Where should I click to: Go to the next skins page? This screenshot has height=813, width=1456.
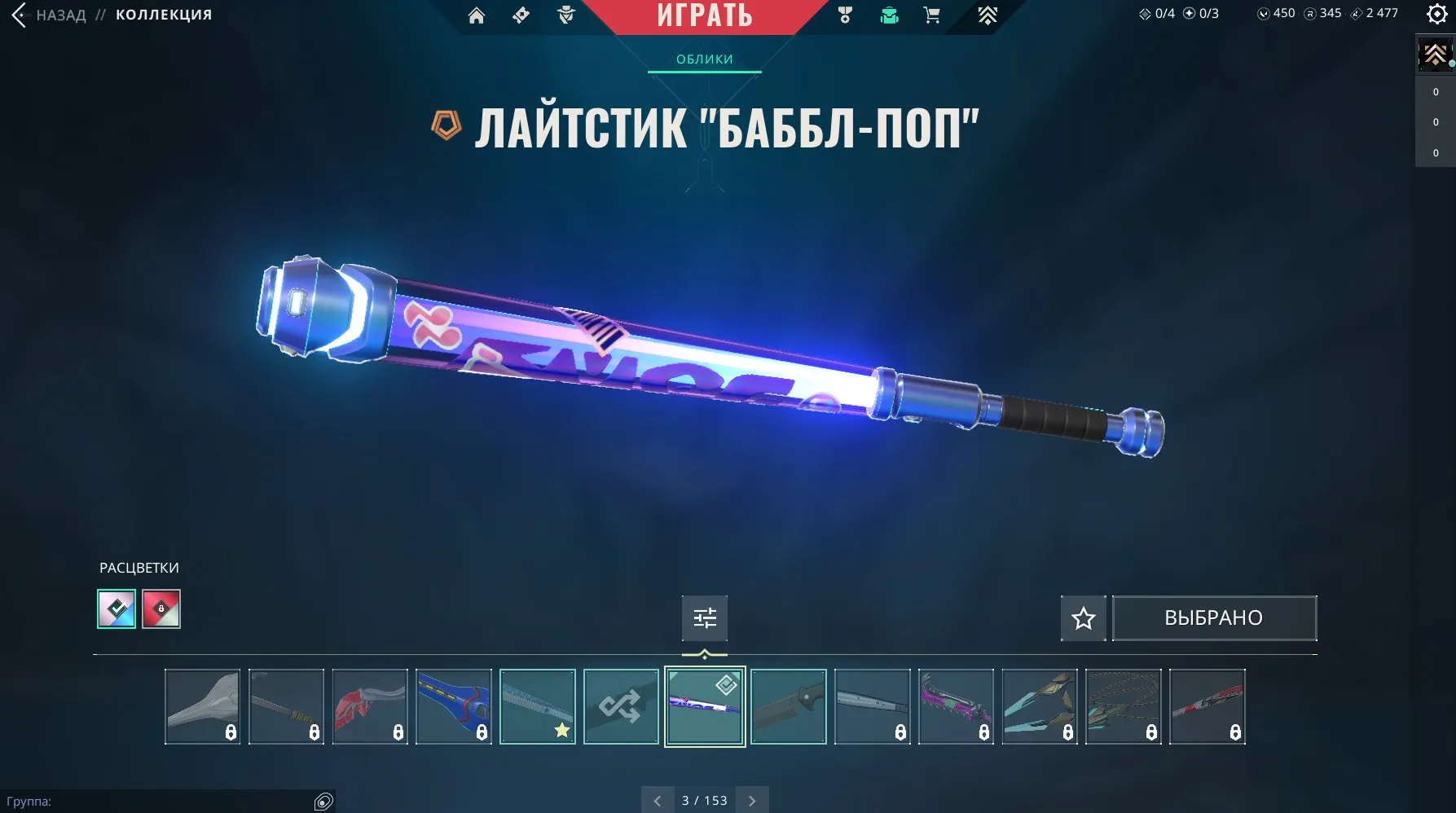coord(752,800)
